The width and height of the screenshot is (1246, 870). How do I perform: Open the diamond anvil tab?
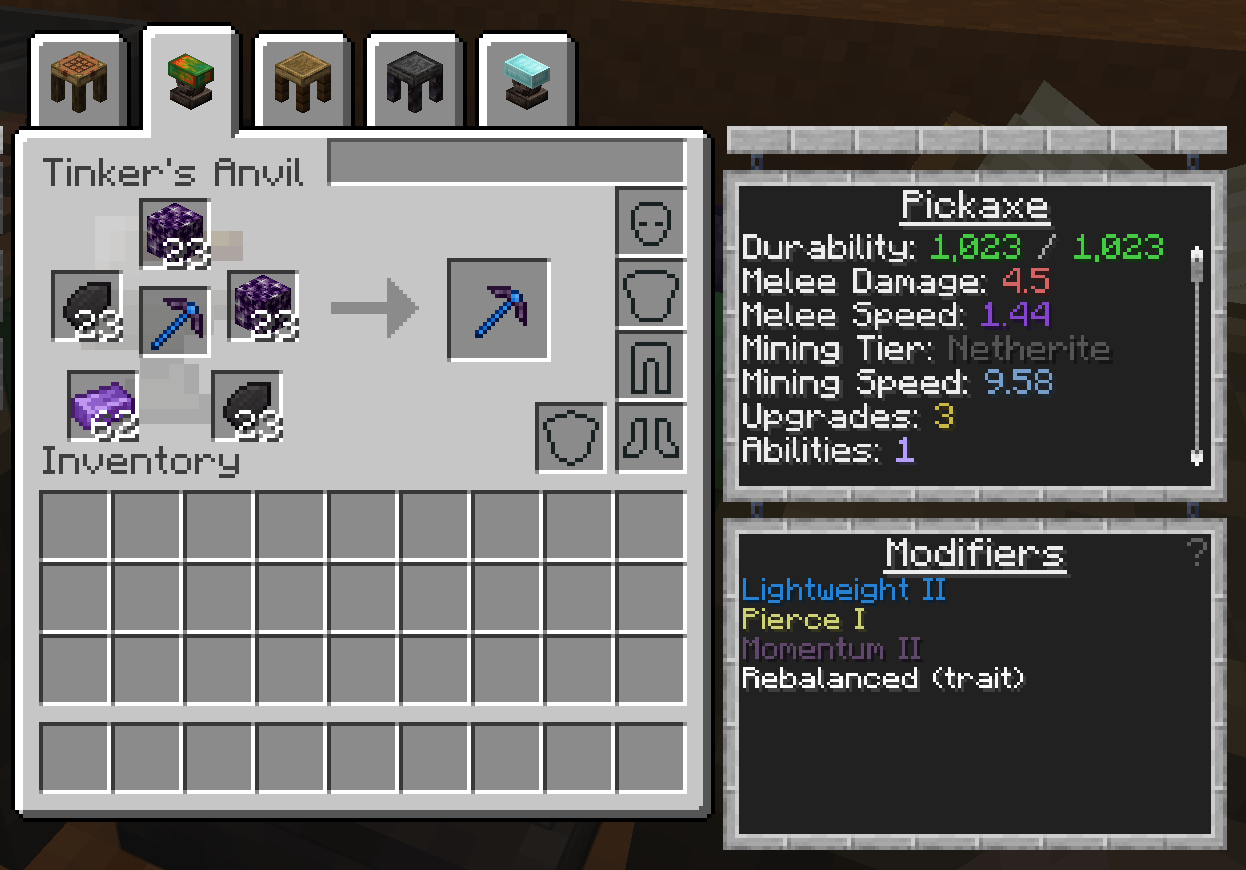pyautogui.click(x=526, y=80)
